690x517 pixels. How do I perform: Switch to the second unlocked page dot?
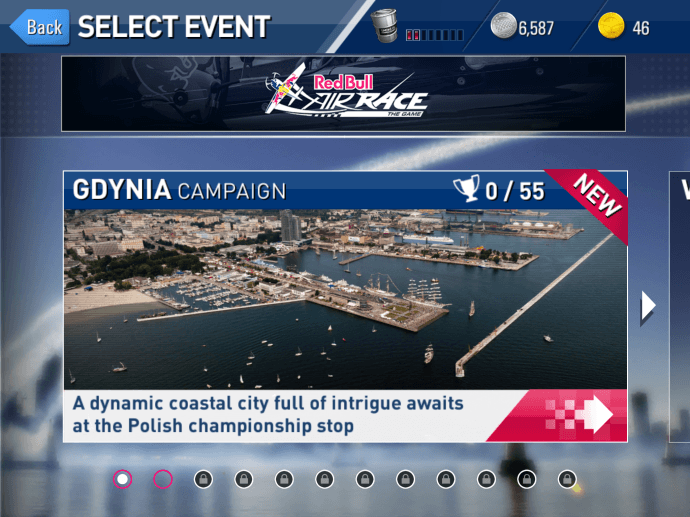point(163,479)
